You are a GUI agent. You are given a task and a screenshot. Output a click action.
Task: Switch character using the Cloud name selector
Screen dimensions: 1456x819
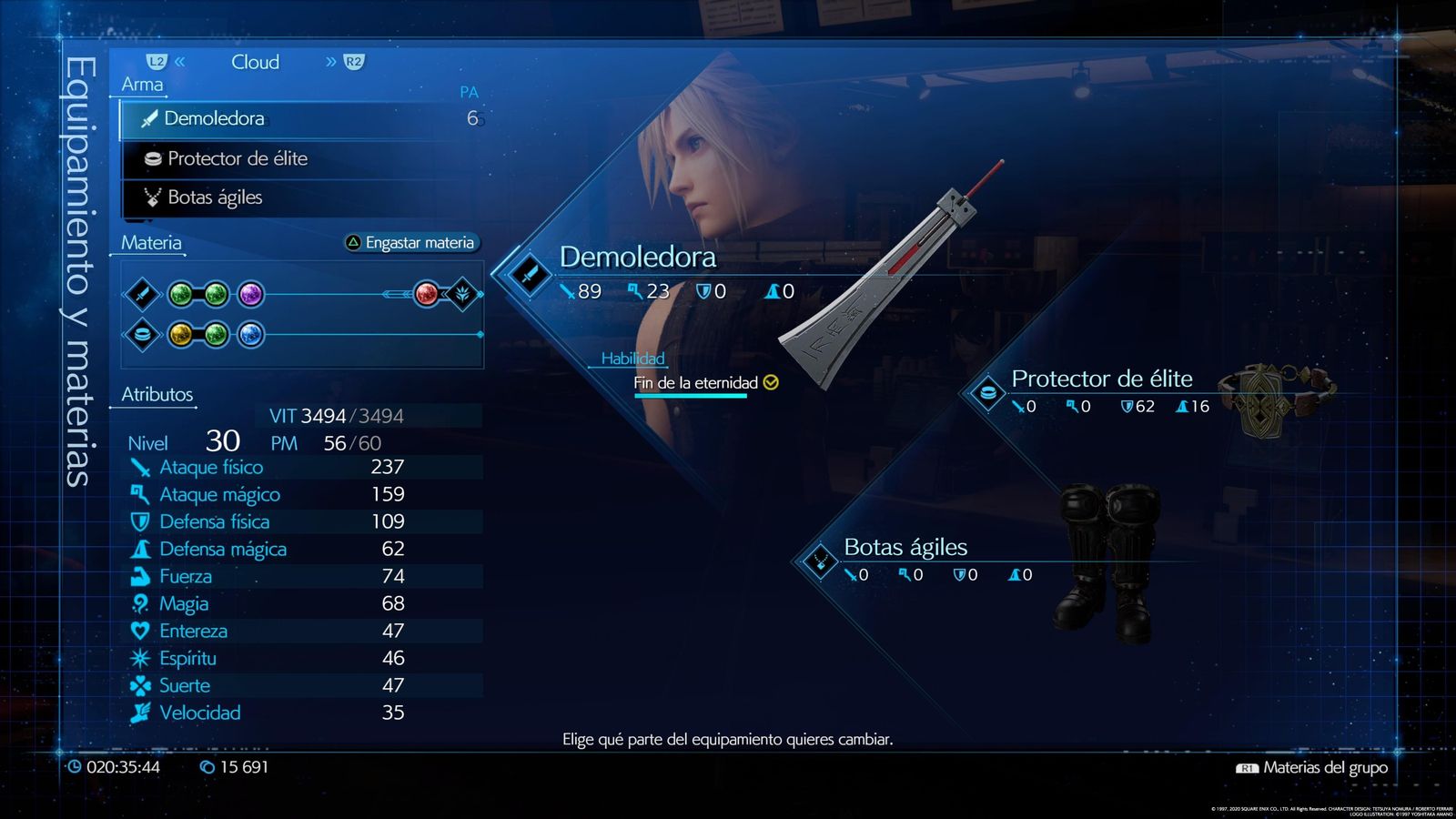(255, 62)
